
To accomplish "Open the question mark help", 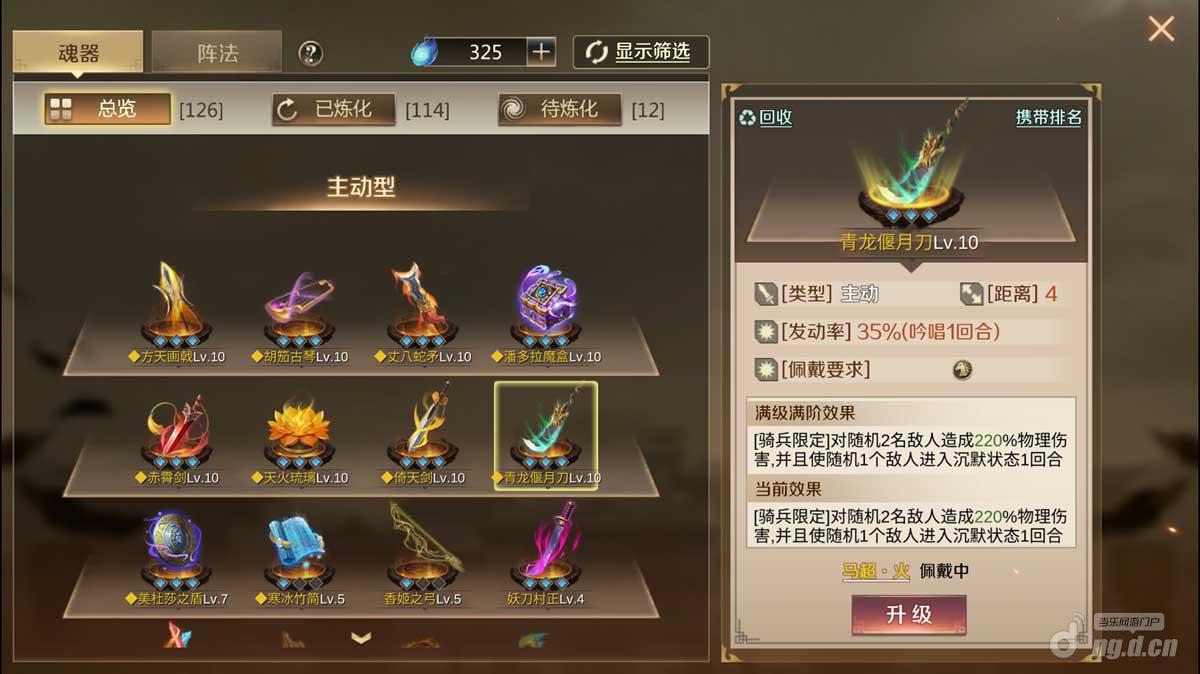I will [310, 53].
